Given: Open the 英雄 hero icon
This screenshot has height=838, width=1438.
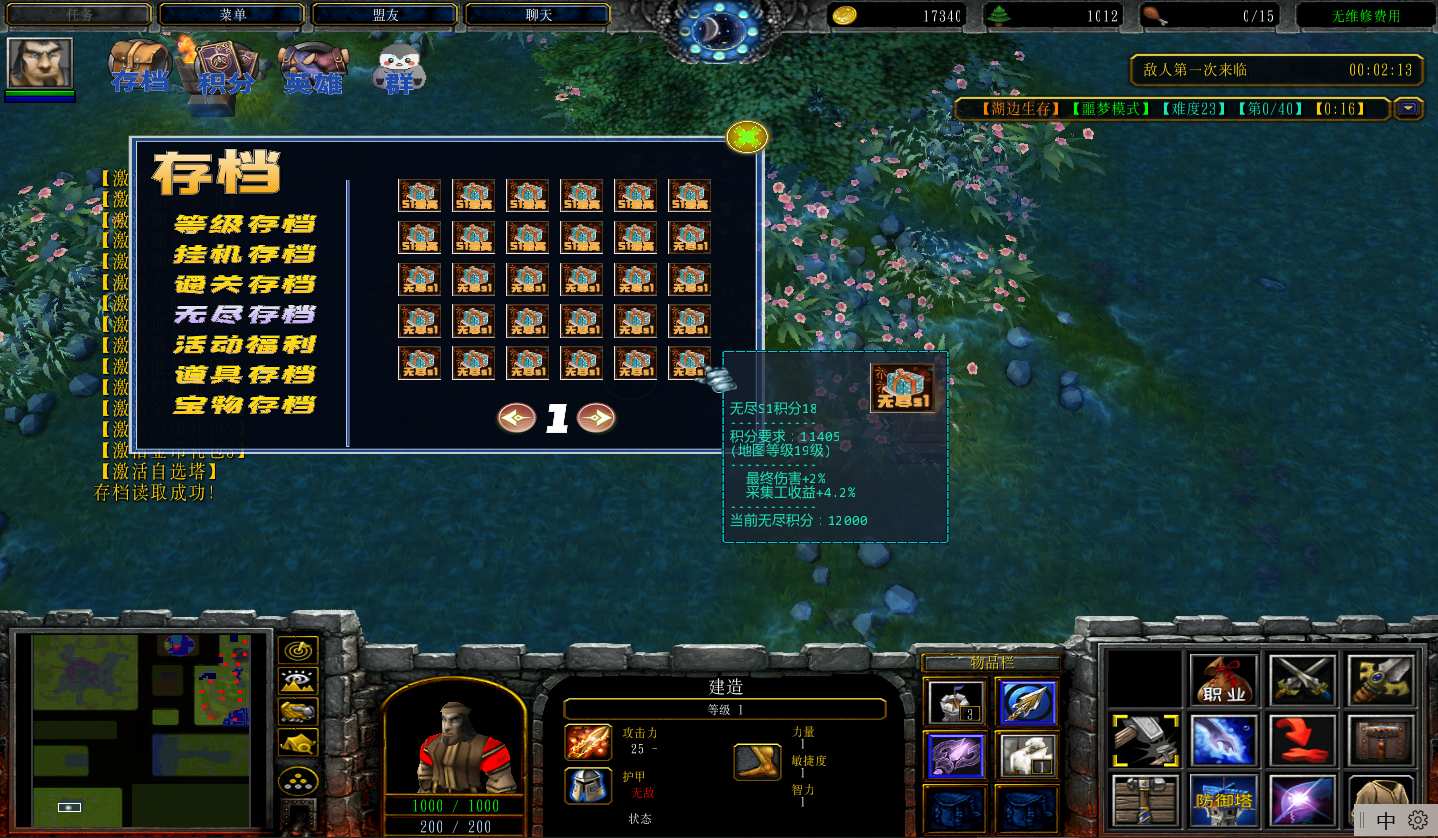Looking at the screenshot, I should tap(312, 68).
